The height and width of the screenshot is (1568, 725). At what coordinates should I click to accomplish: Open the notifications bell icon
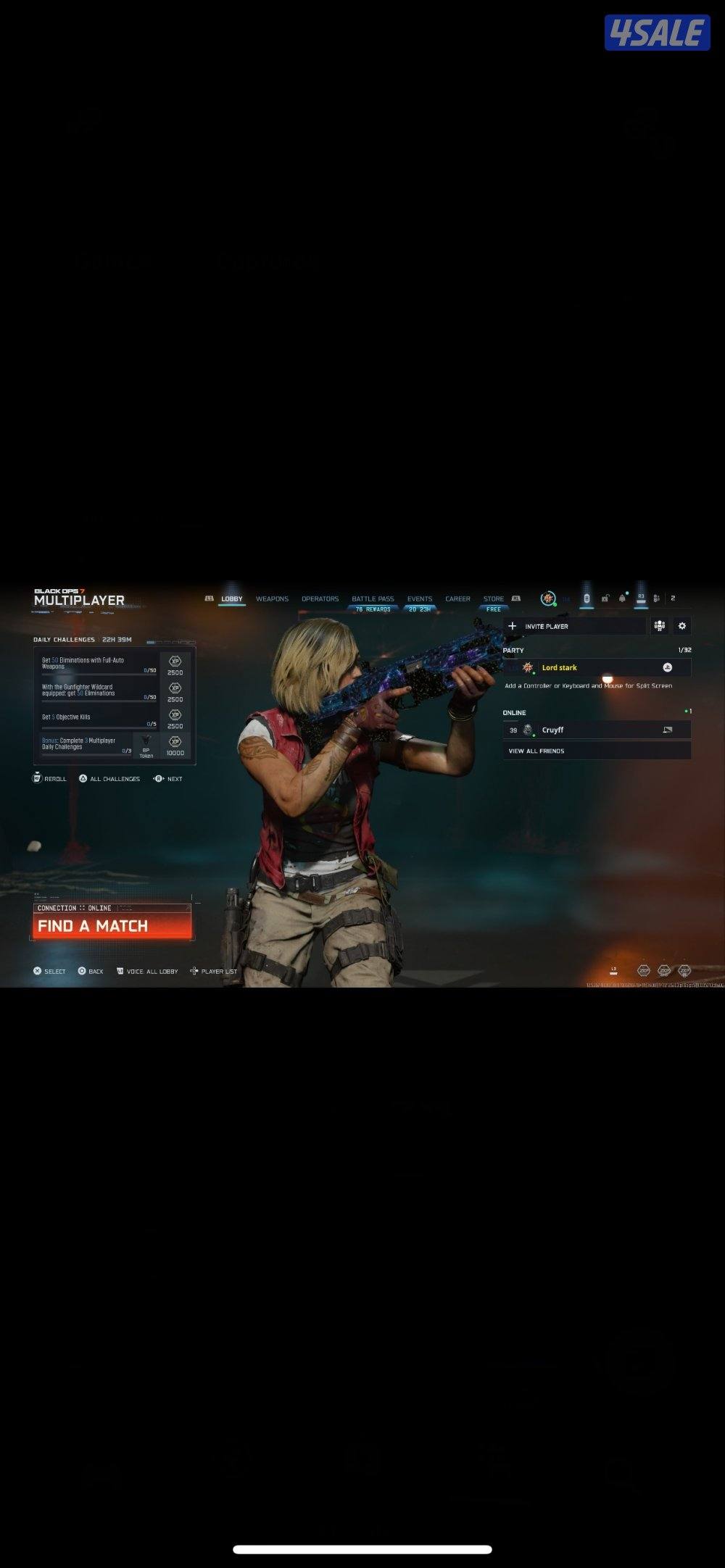[x=622, y=599]
